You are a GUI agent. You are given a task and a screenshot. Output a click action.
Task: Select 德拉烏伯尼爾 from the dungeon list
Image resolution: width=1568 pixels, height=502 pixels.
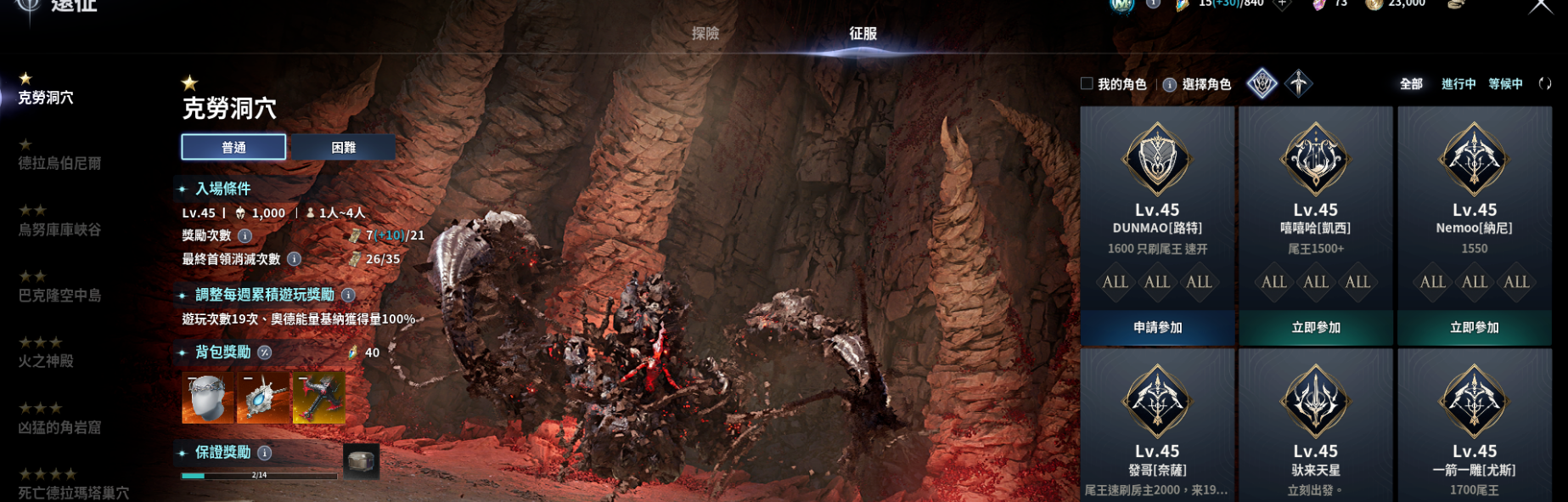pos(59,162)
